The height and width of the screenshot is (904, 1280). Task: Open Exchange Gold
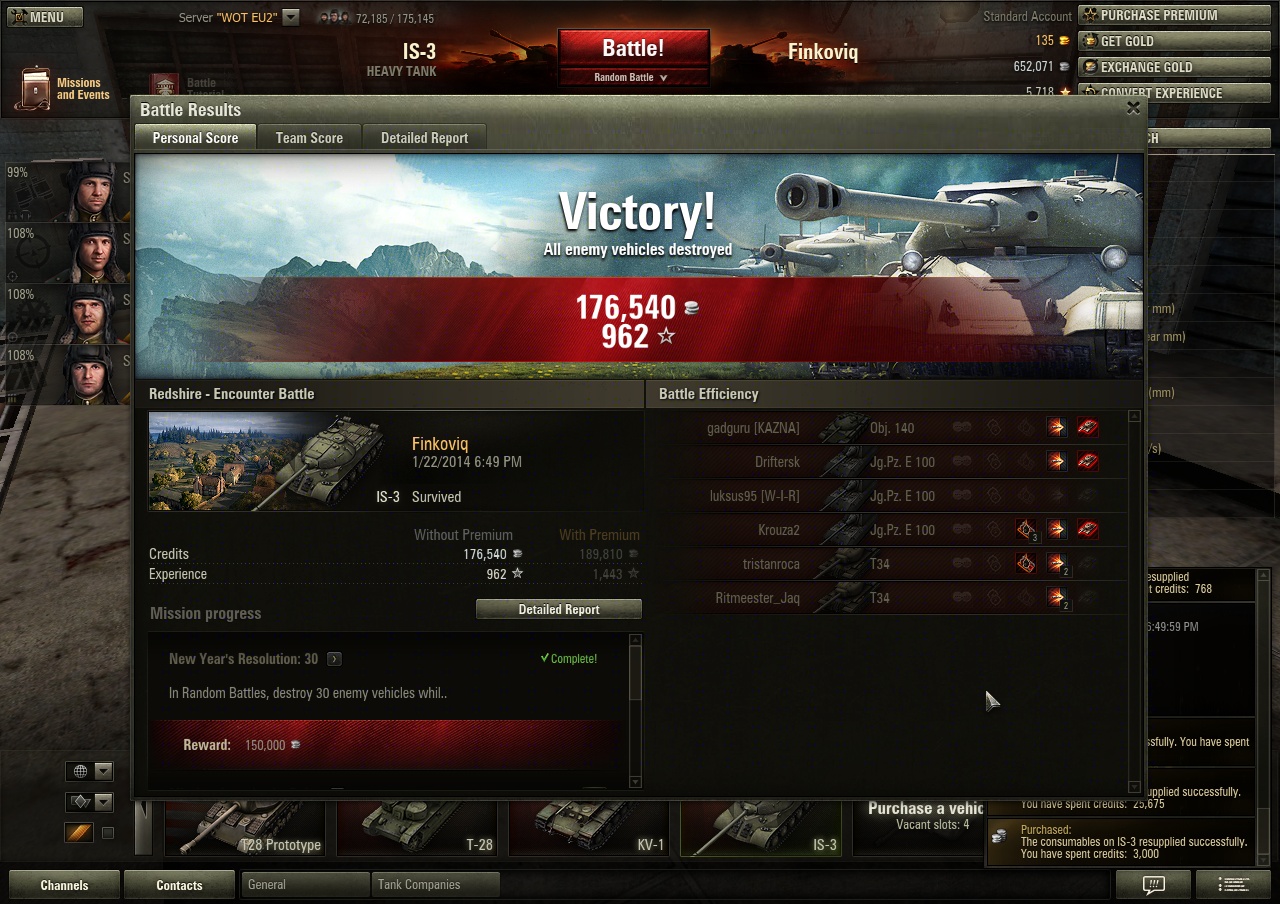(x=1172, y=67)
